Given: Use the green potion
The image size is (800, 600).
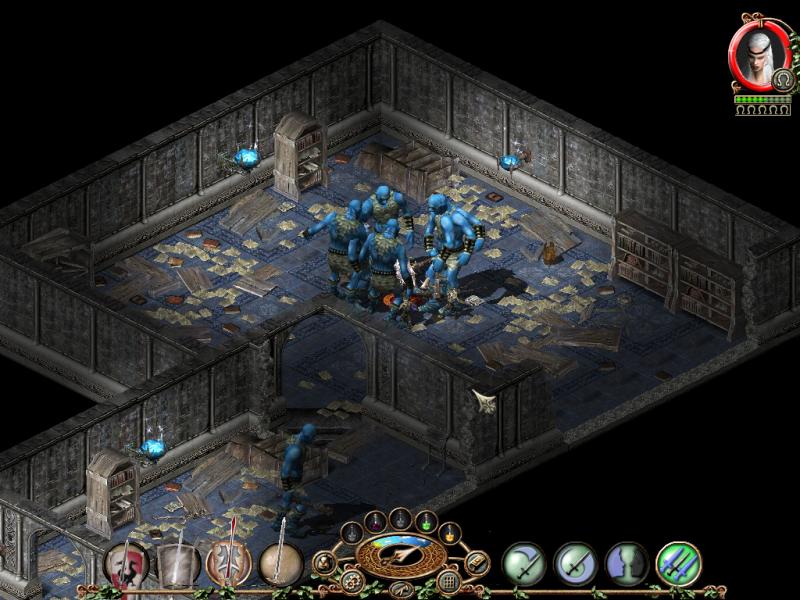Looking at the screenshot, I should pos(425,521).
